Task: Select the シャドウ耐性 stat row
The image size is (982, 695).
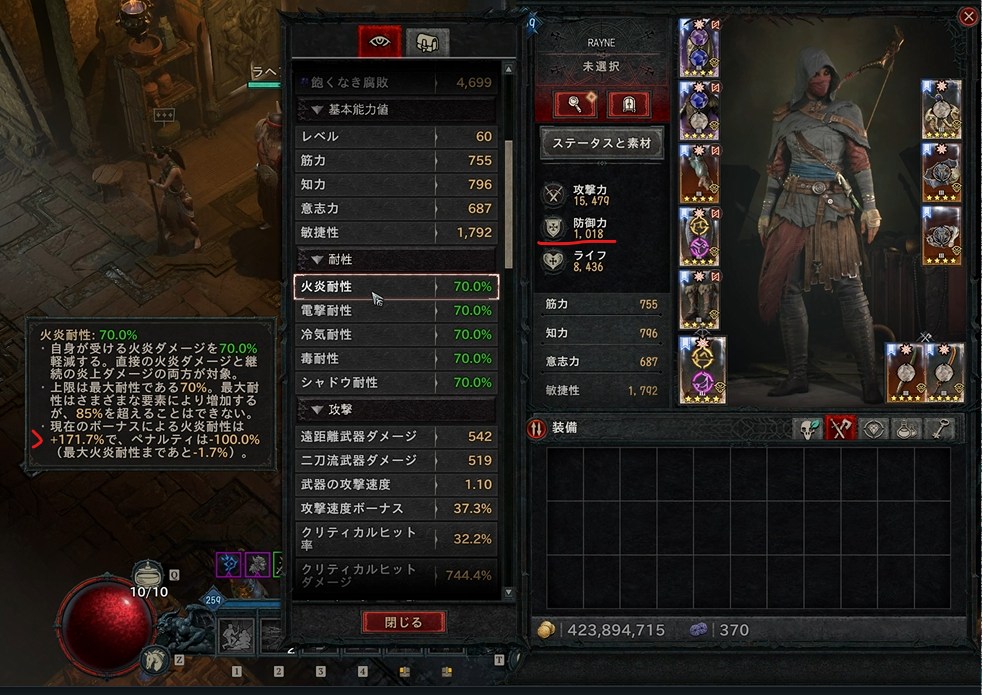Action: (396, 383)
